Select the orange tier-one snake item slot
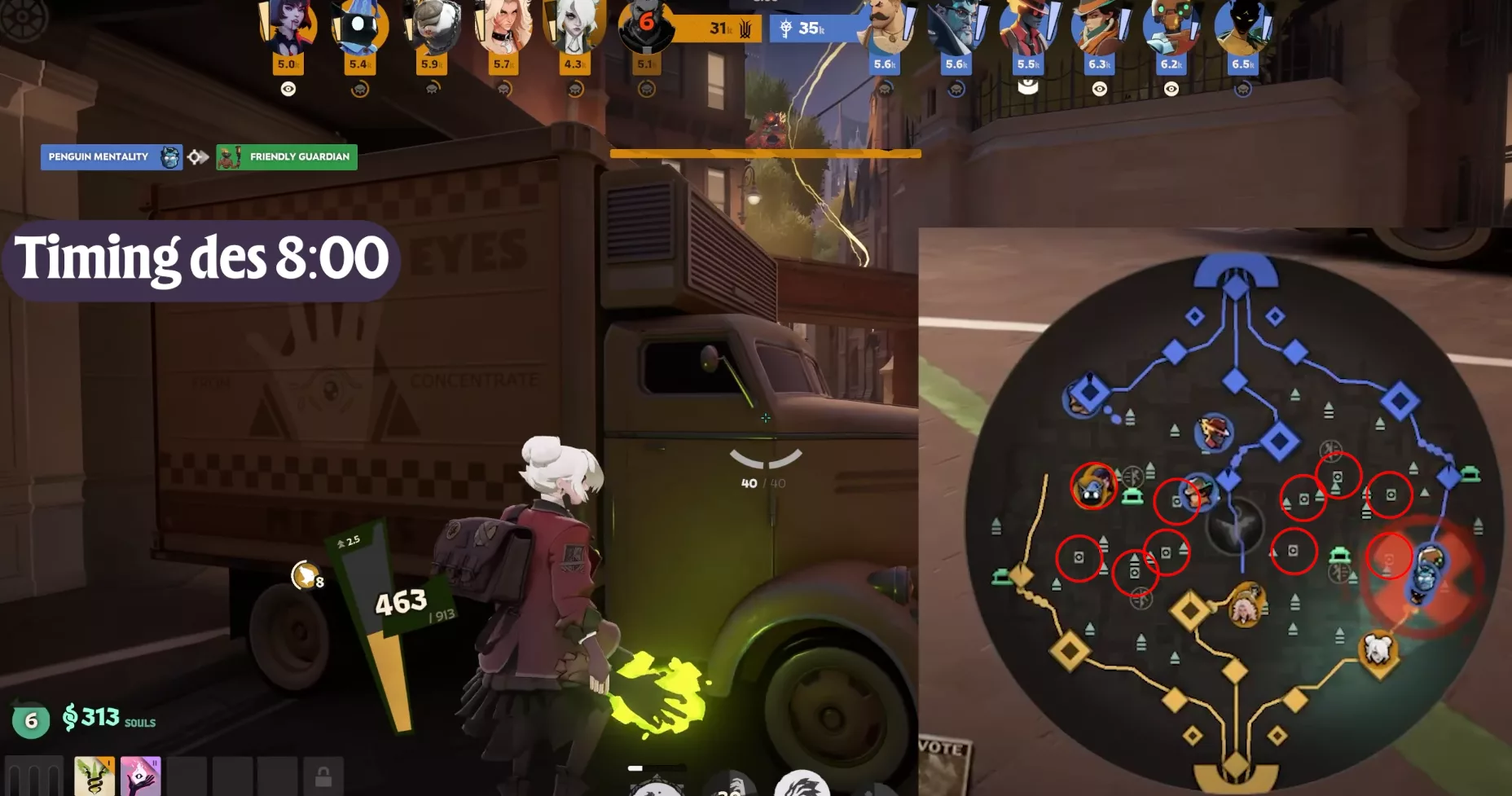The height and width of the screenshot is (796, 1512). pos(94,776)
